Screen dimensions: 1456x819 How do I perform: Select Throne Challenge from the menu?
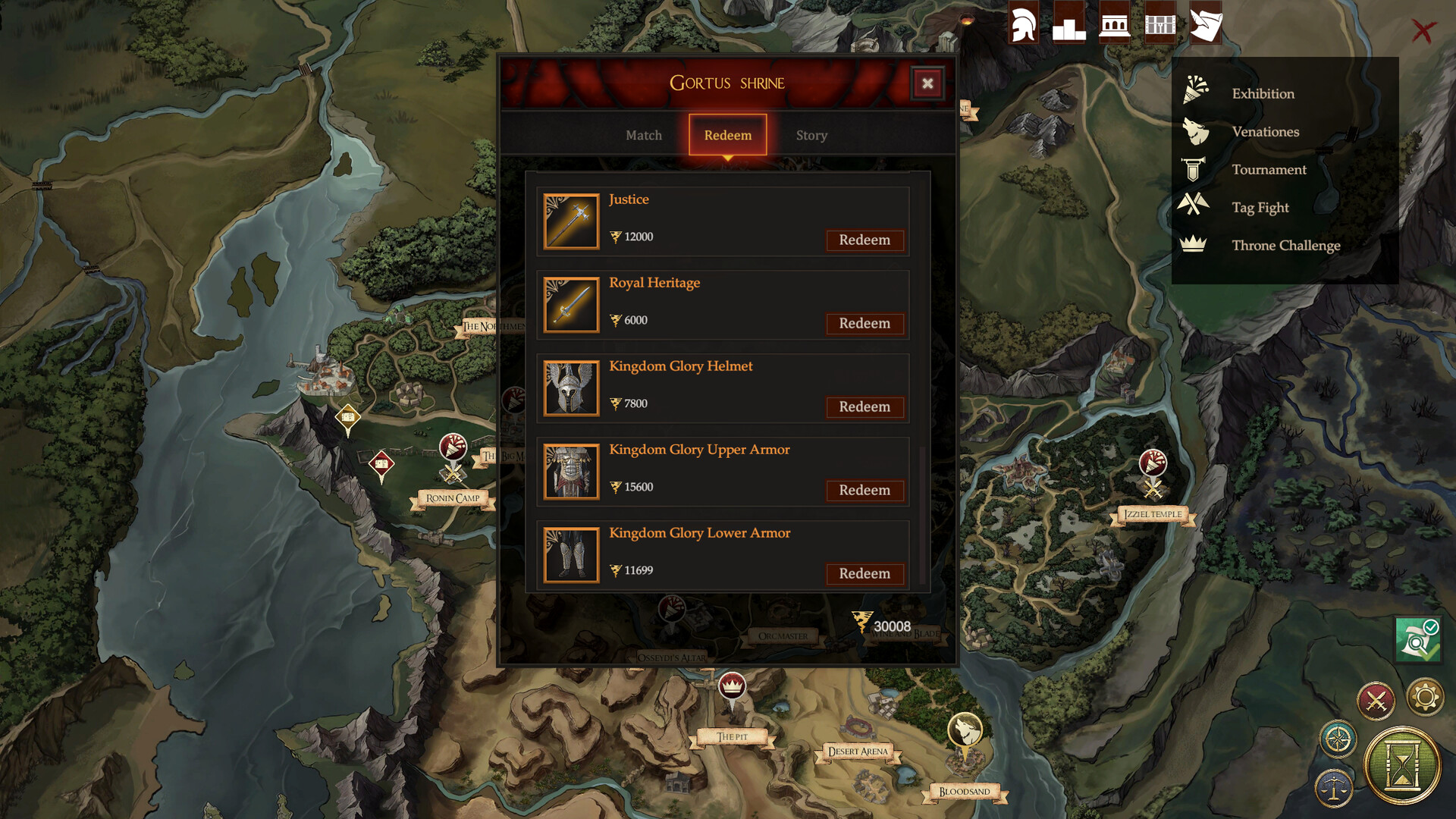tap(1285, 245)
